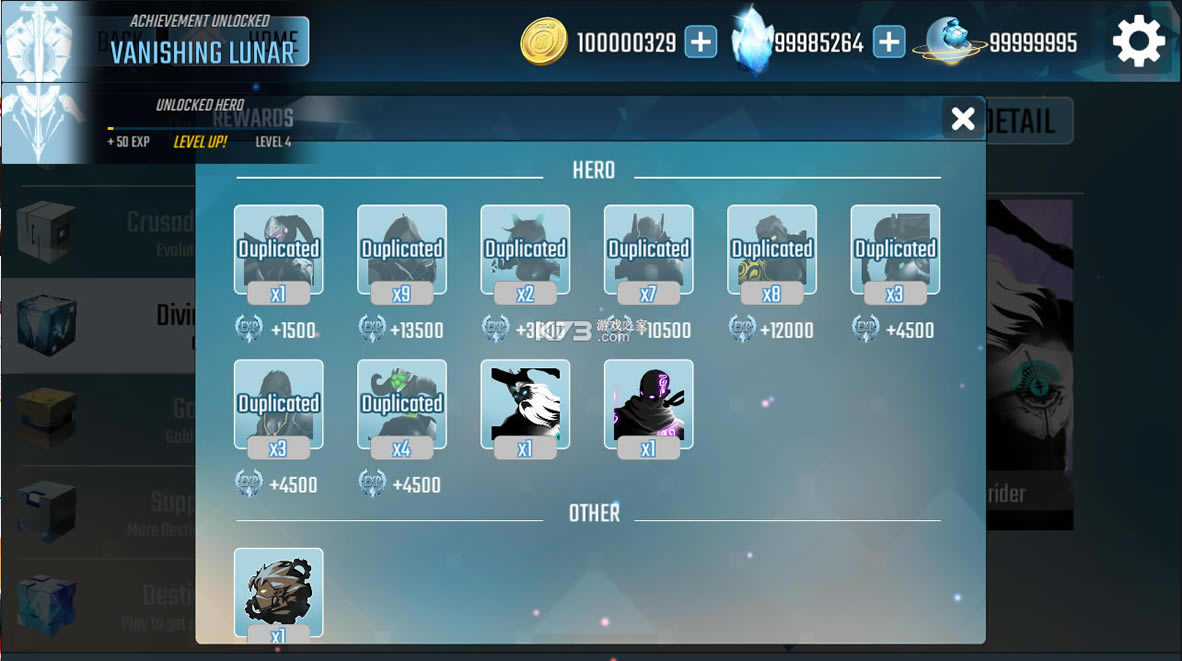Add more gold coins with plus button
The width and height of the screenshot is (1182, 661).
point(701,42)
